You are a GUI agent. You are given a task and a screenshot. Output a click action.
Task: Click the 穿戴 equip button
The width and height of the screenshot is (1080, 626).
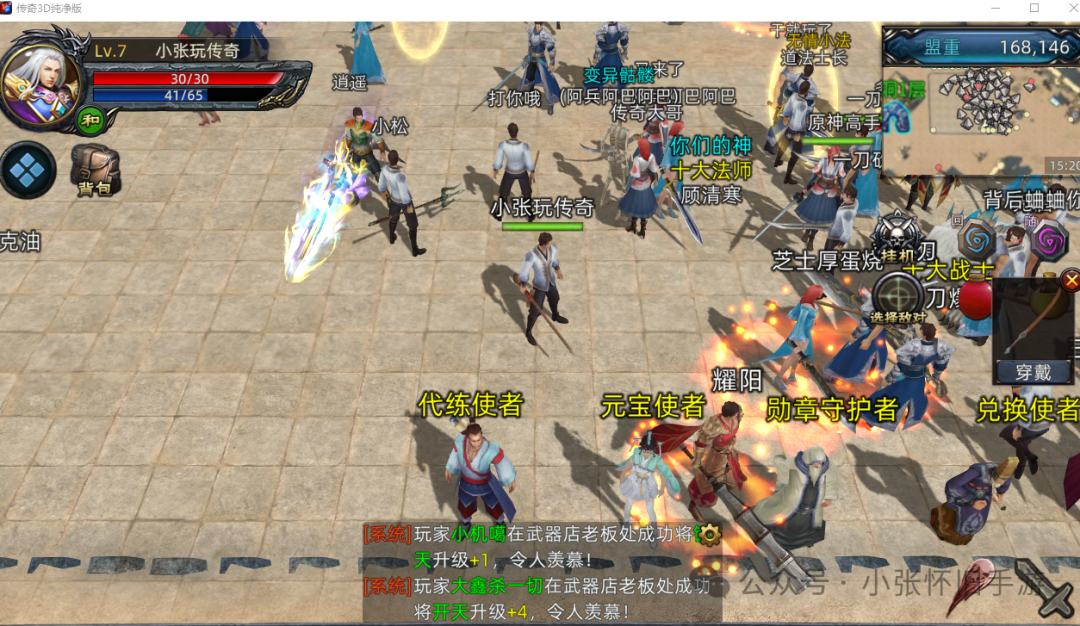(x=1033, y=372)
